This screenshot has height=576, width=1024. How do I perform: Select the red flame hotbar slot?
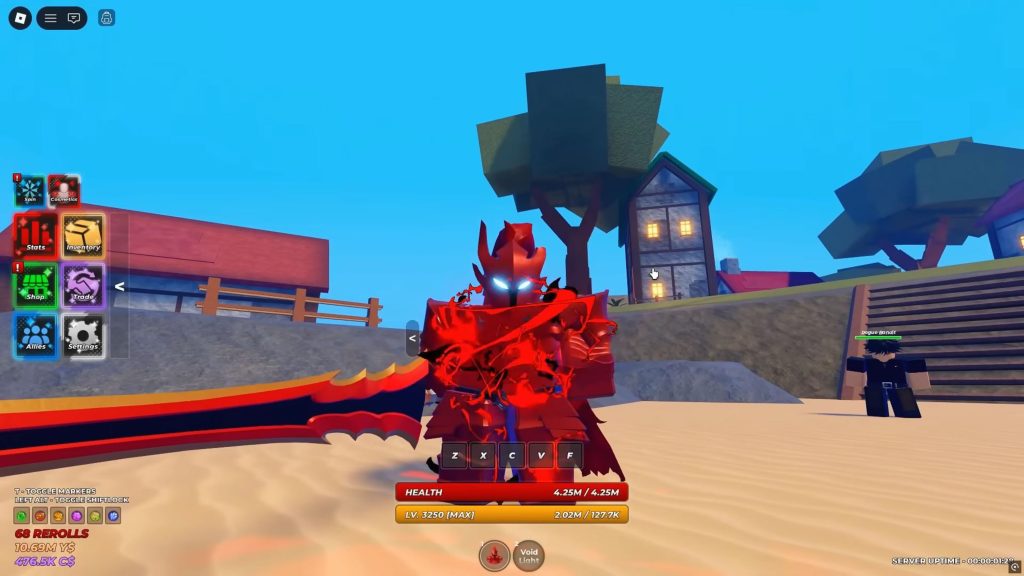pos(494,555)
